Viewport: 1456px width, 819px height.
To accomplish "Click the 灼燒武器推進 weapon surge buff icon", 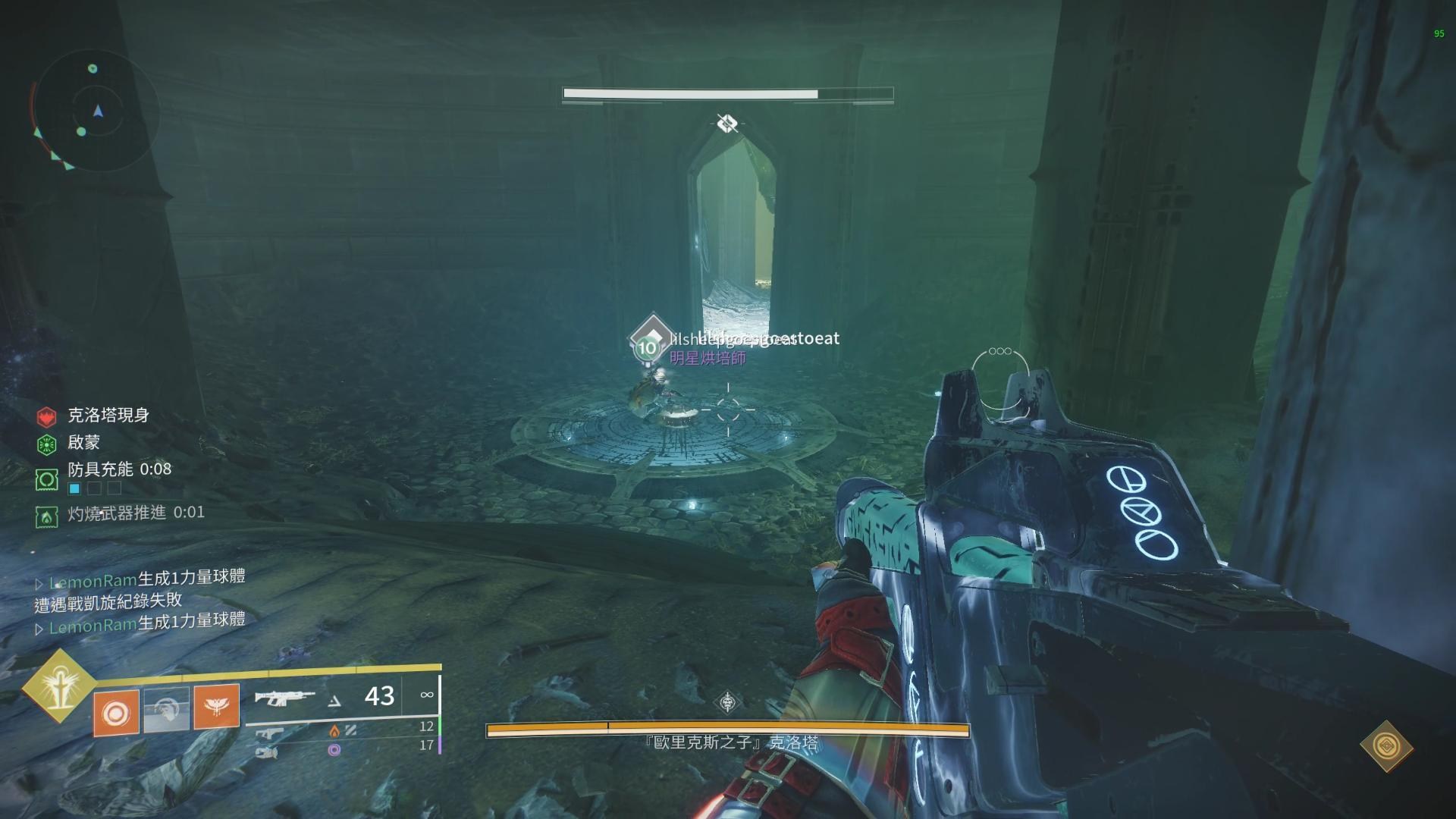I will click(47, 517).
